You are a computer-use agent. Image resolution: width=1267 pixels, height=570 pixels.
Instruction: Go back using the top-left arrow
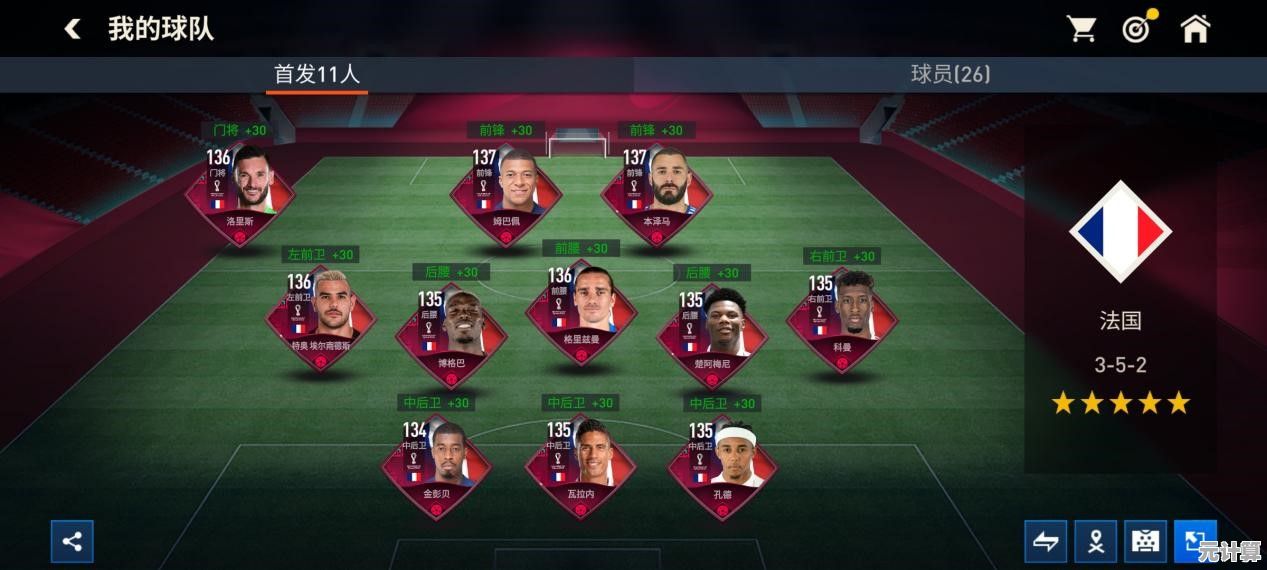[x=72, y=29]
